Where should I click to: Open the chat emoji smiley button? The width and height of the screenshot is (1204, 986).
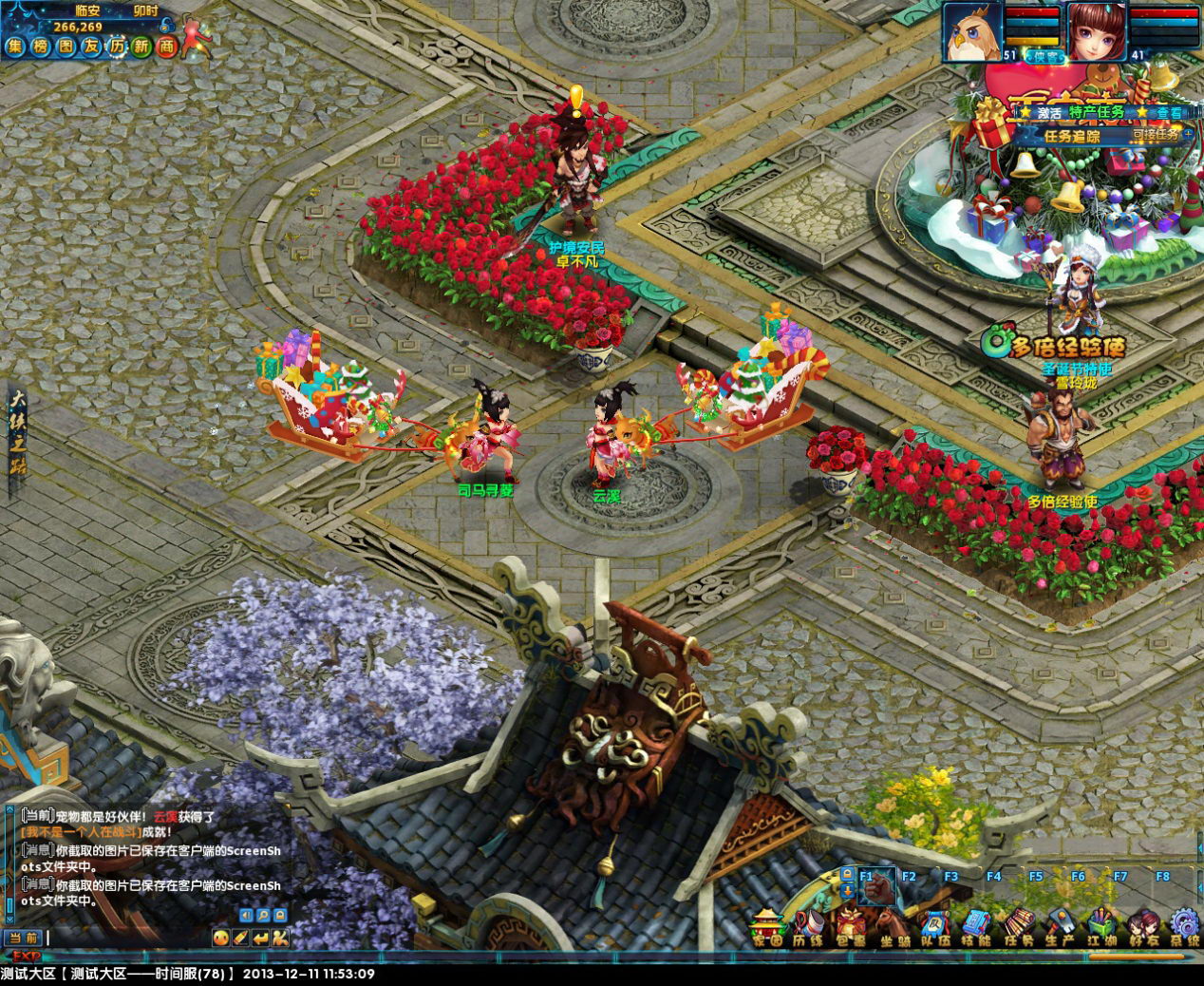pos(220,939)
